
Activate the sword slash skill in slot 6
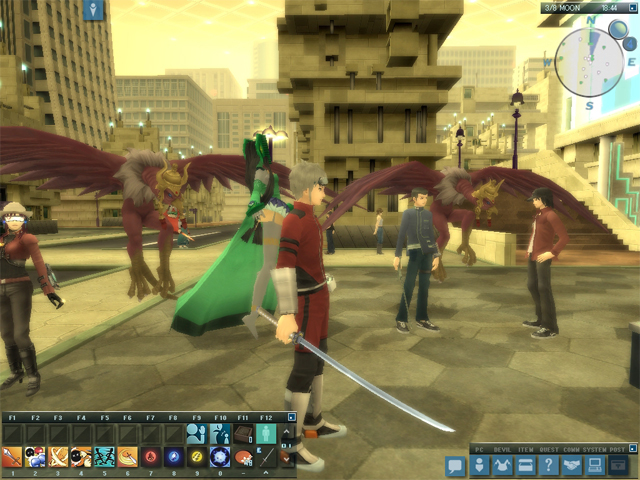click(128, 457)
